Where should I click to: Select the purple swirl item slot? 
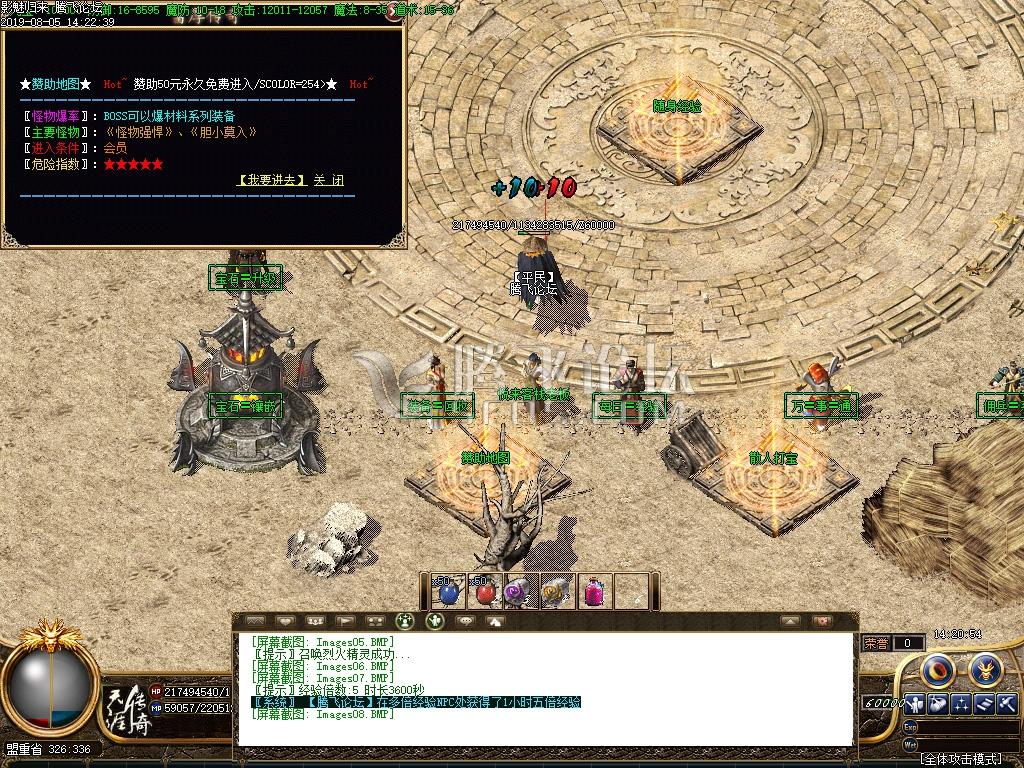[x=517, y=592]
